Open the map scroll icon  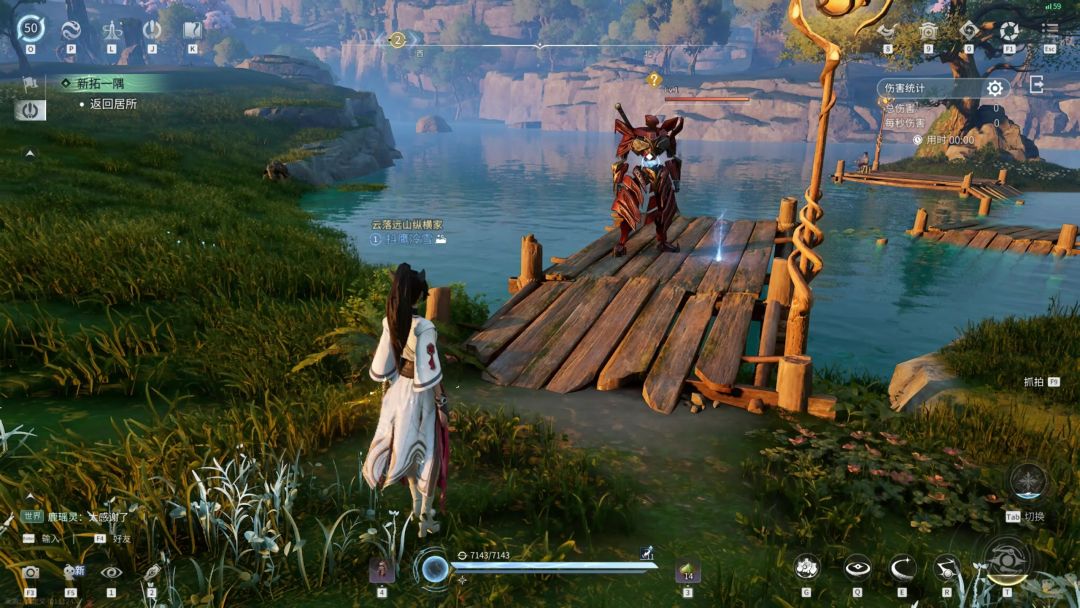click(192, 30)
